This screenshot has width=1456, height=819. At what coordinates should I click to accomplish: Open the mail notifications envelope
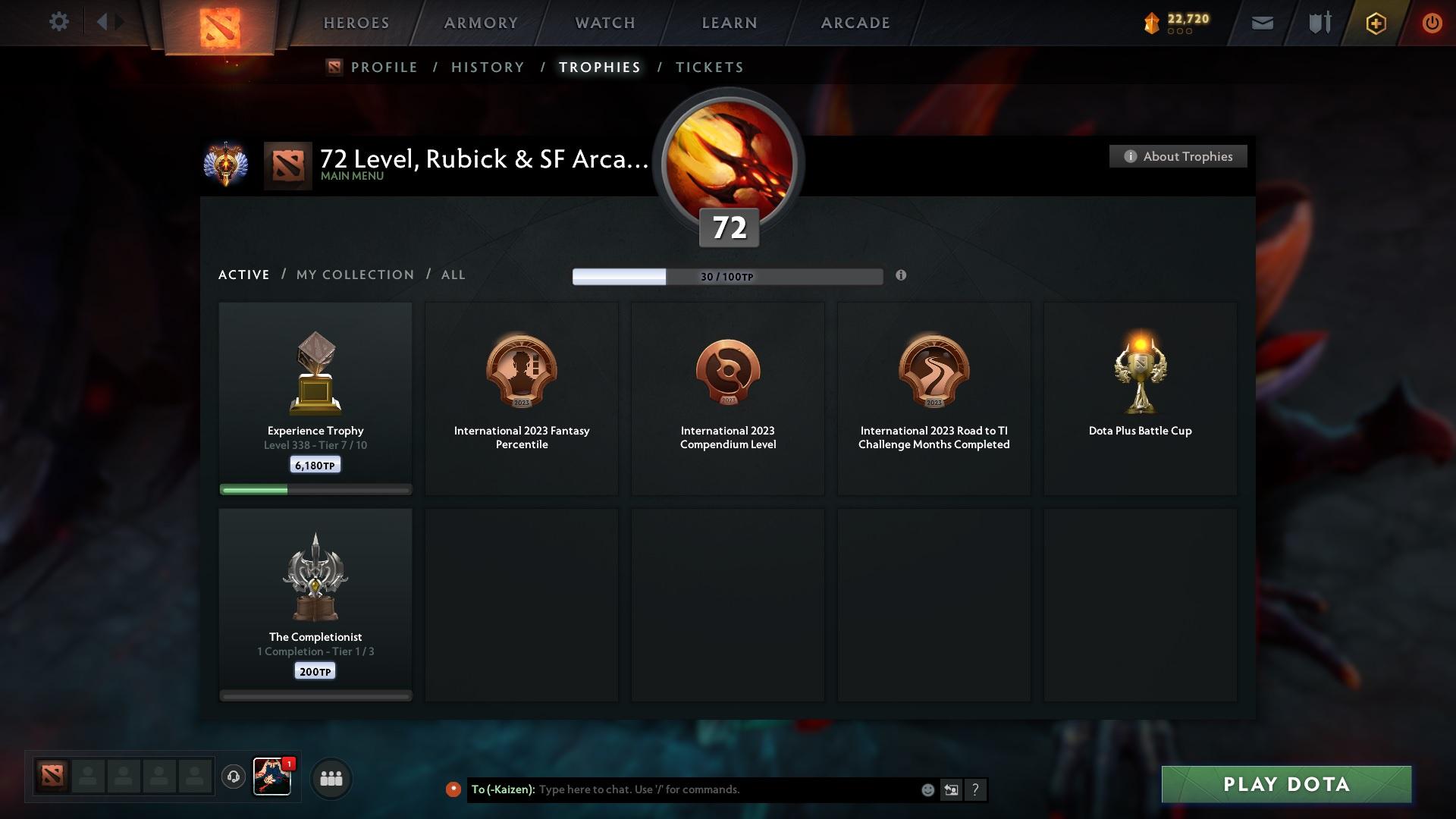[1261, 23]
